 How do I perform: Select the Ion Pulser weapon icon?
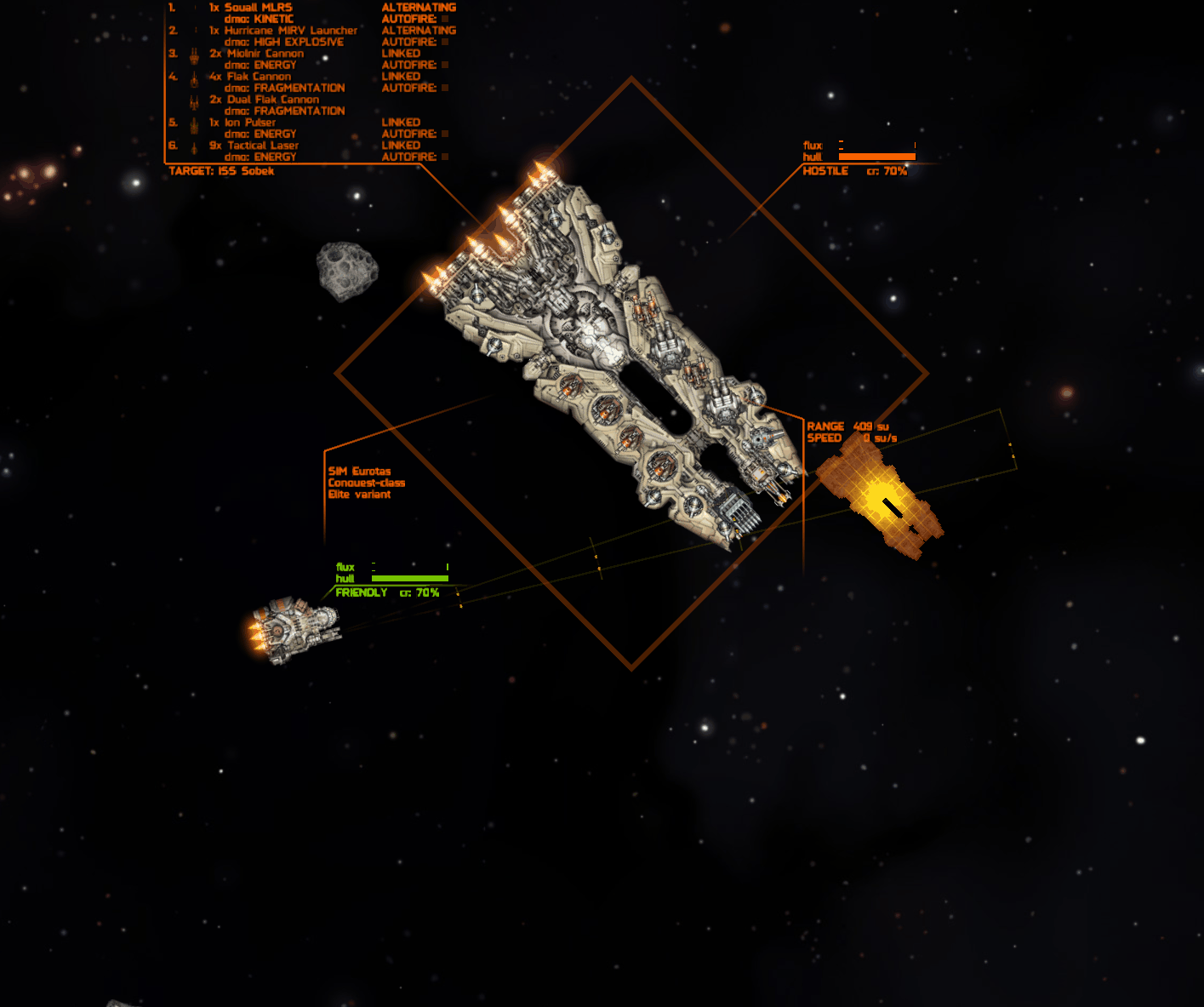(193, 125)
